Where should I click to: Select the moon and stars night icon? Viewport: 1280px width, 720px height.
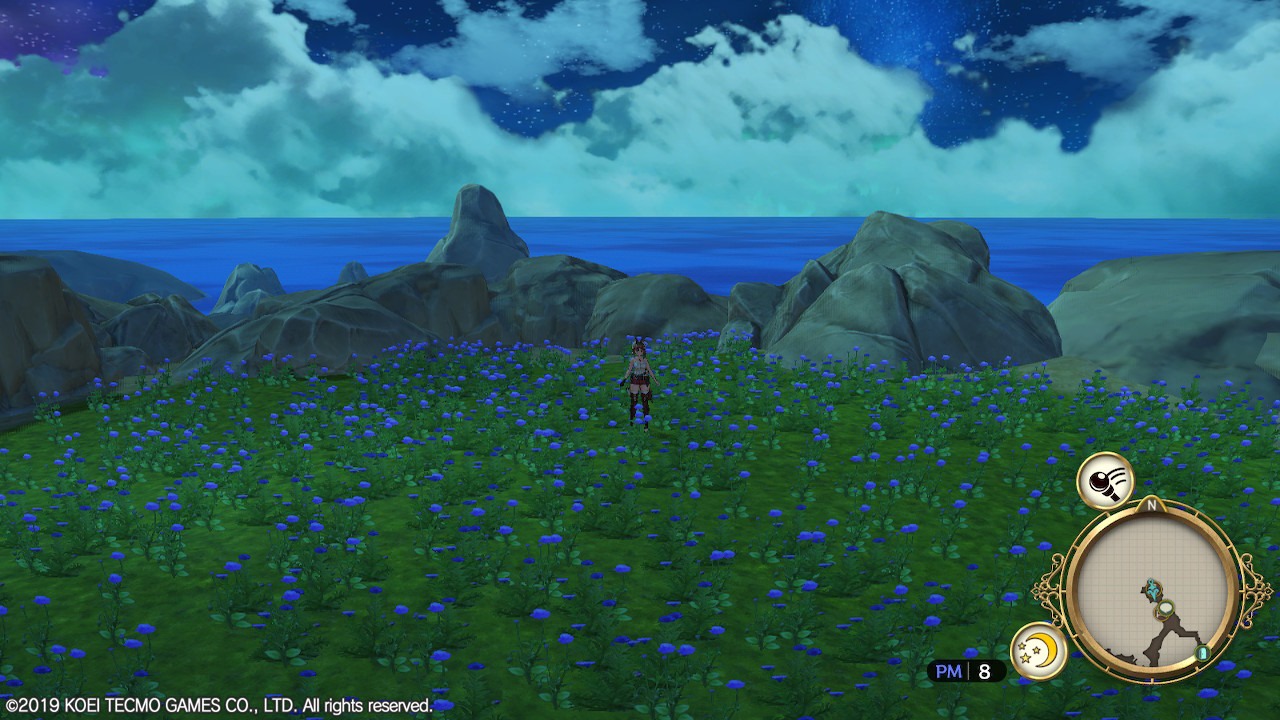pos(1039,650)
